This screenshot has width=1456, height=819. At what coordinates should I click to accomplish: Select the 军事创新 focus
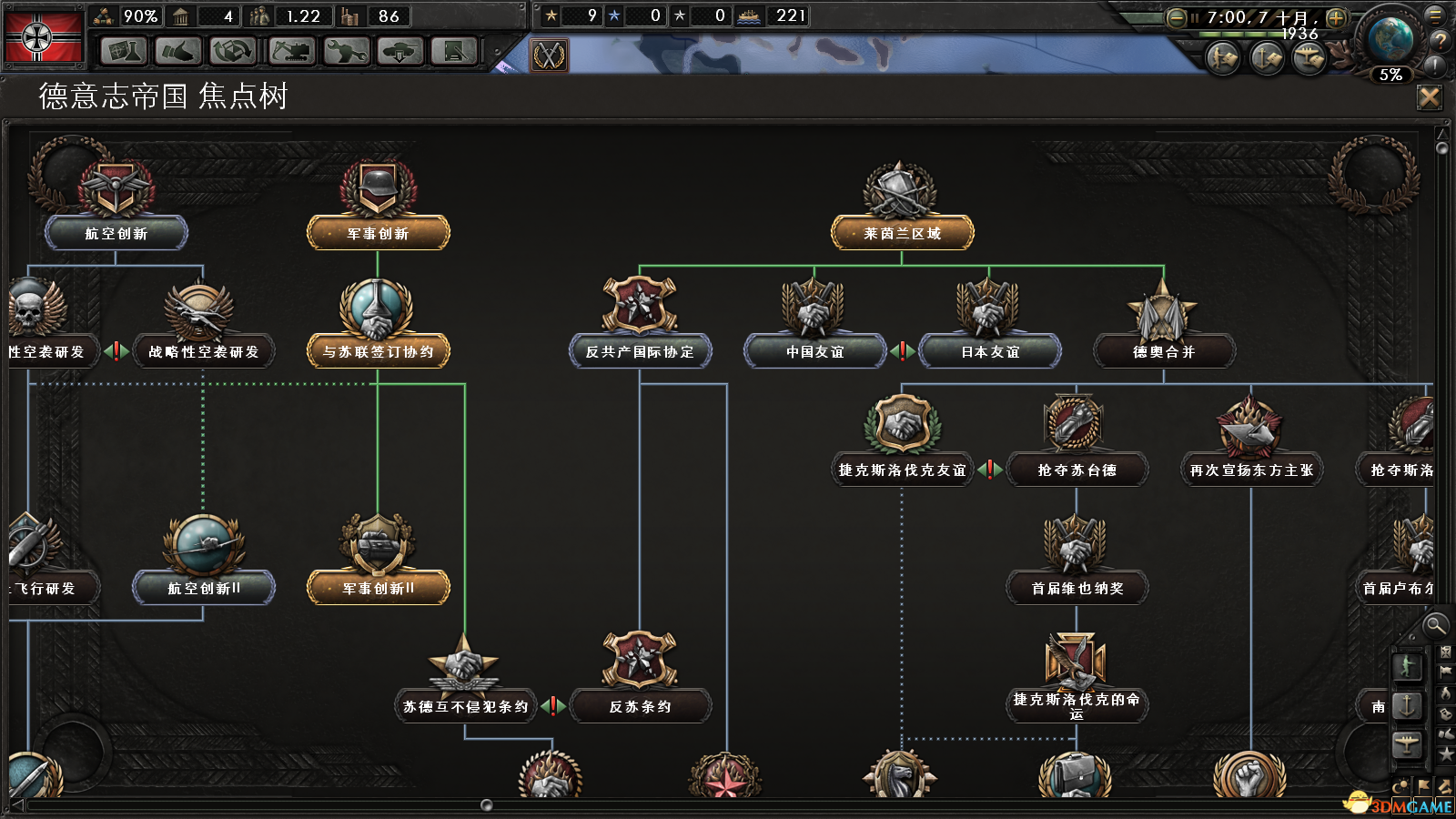coord(378,233)
